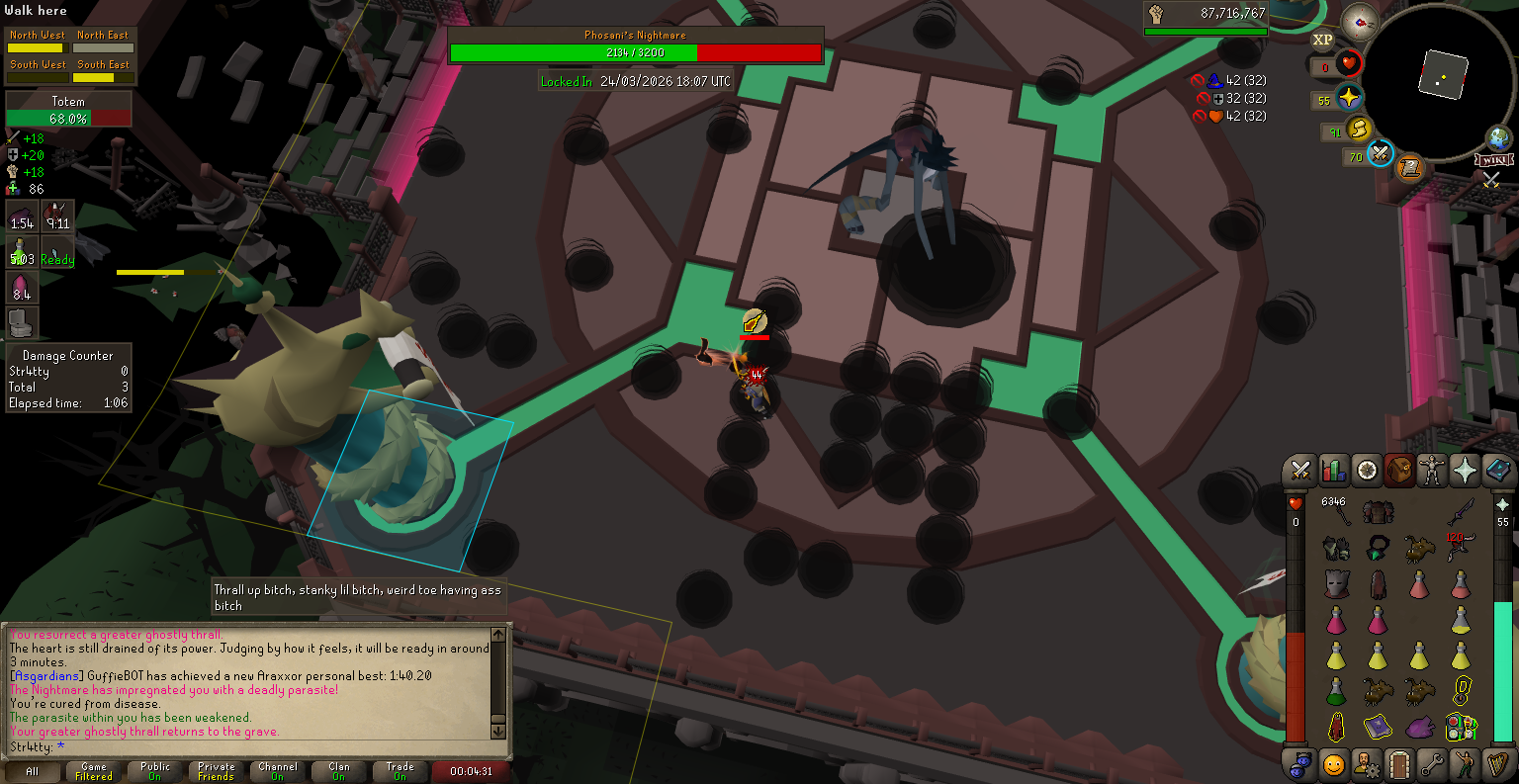Image resolution: width=1519 pixels, height=784 pixels.
Task: Toggle the Quick-prayers orb
Action: (1349, 99)
